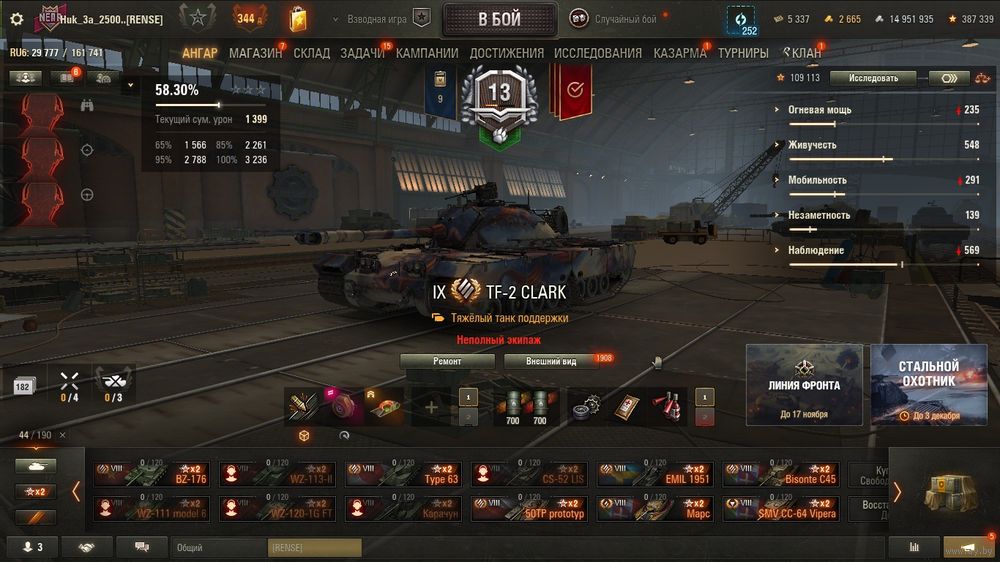Open the КАЗАРМА tab
The height and width of the screenshot is (562, 1000).
coord(679,53)
